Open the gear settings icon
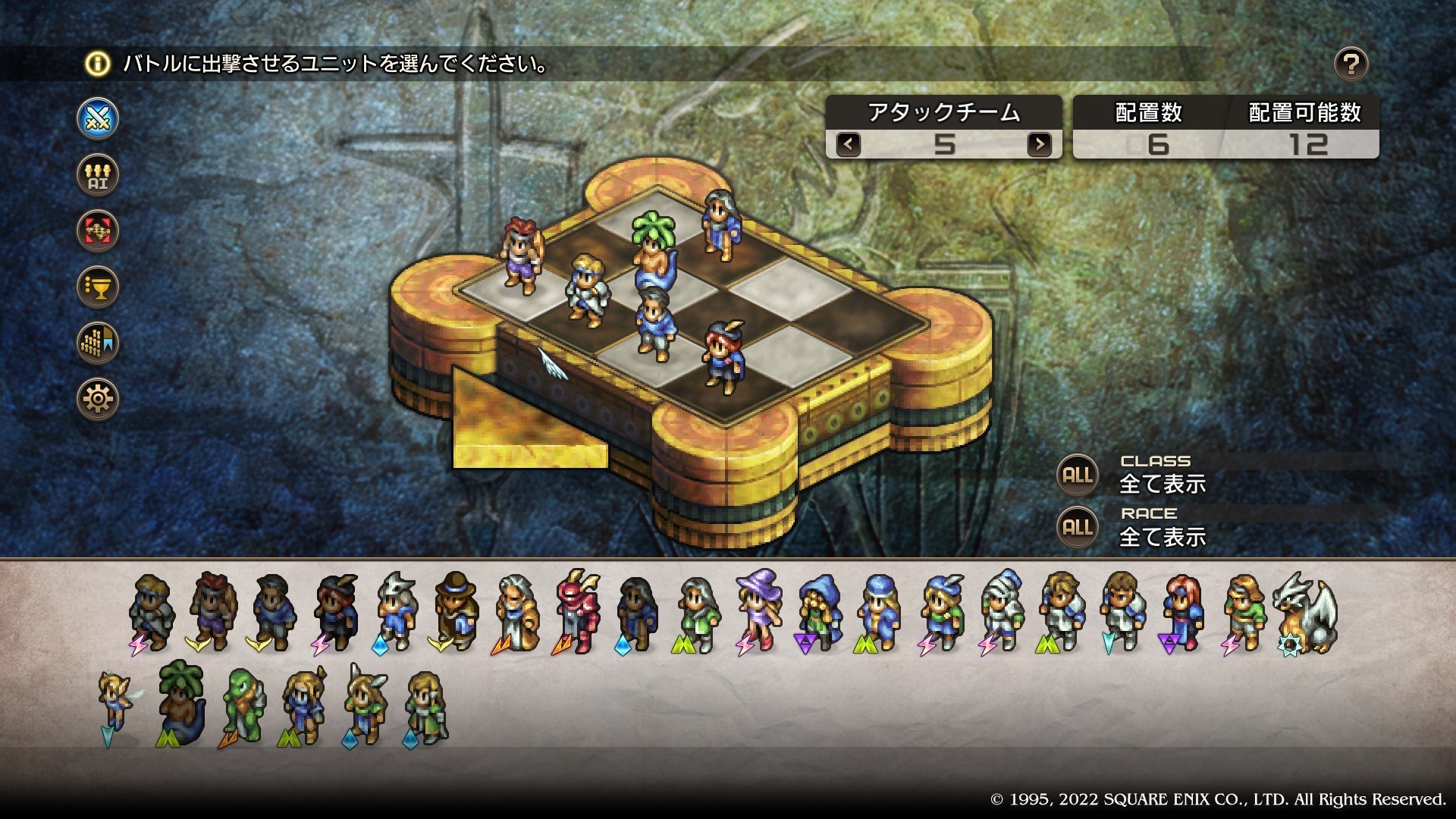Image resolution: width=1456 pixels, height=819 pixels. pyautogui.click(x=98, y=399)
